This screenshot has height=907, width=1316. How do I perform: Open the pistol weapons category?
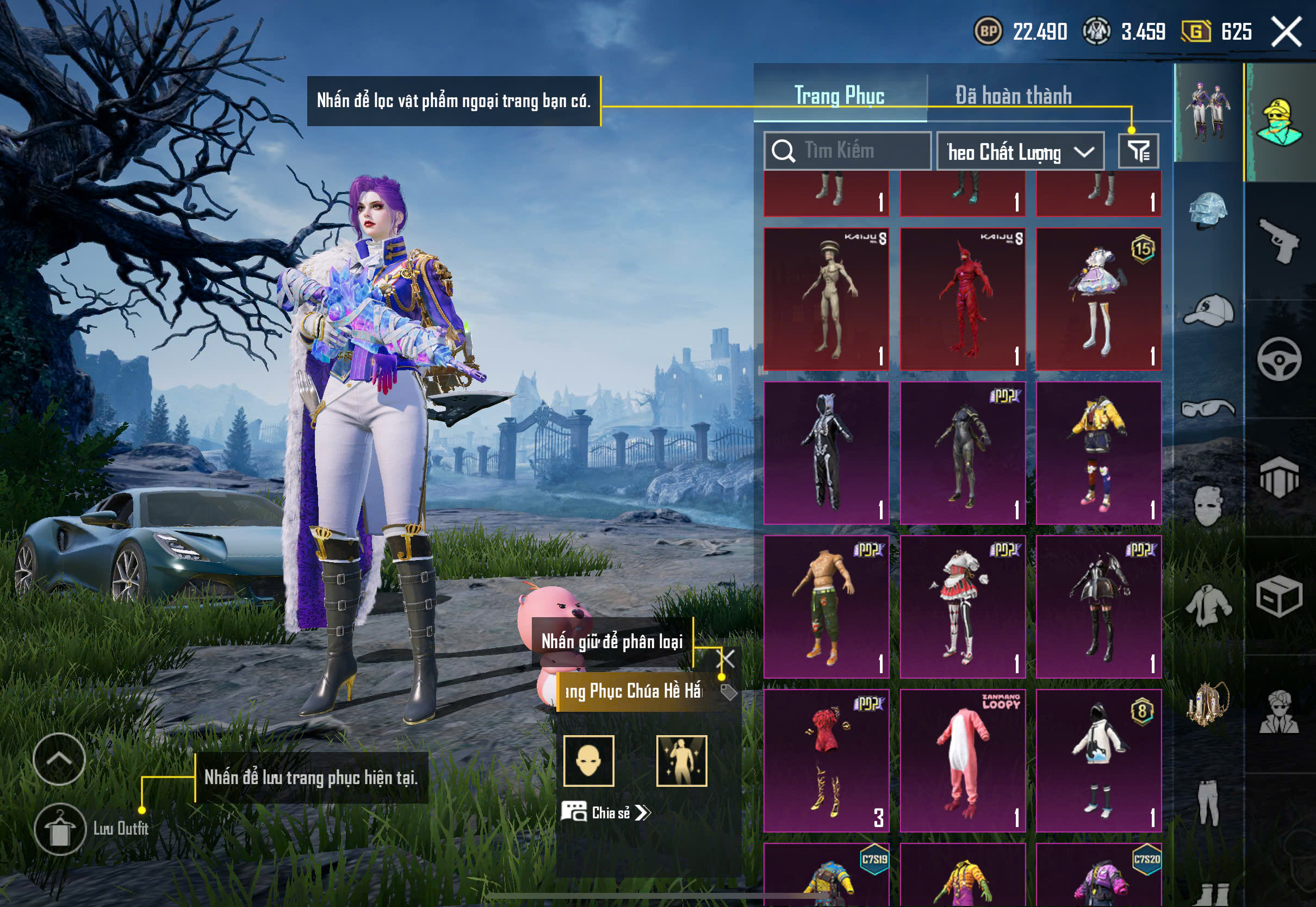click(1279, 240)
